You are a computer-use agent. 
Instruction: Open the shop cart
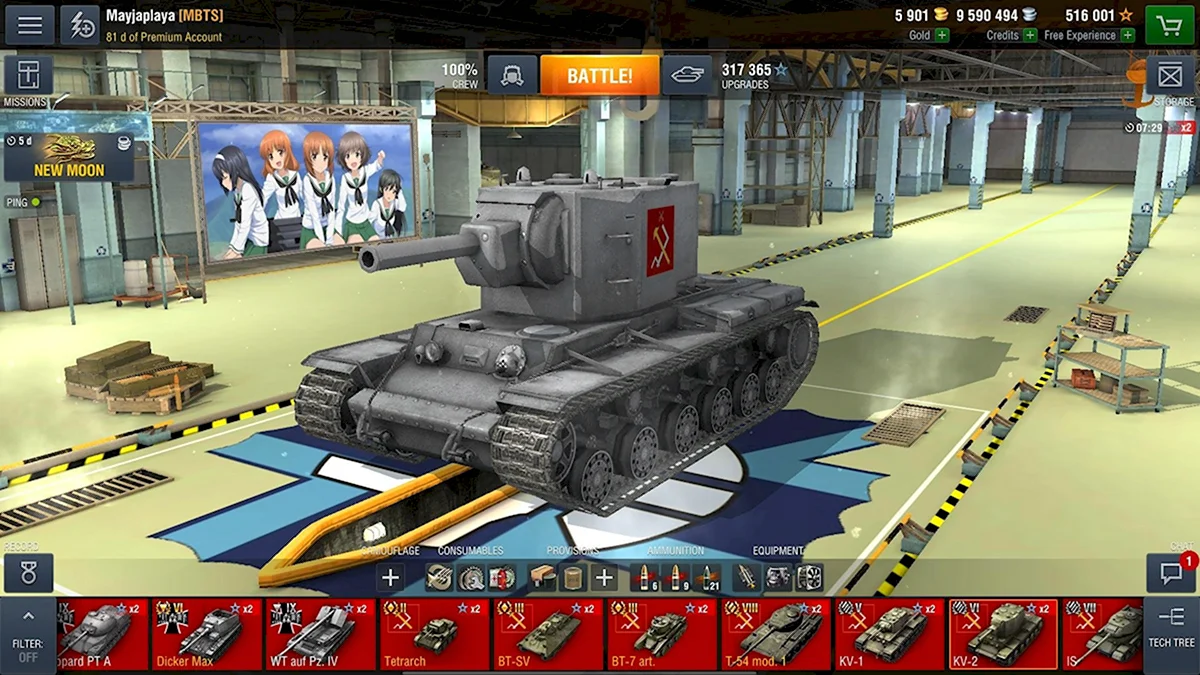click(1169, 25)
